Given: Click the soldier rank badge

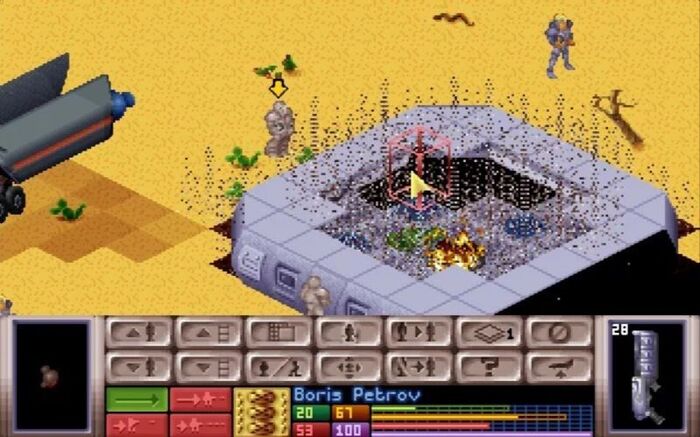Looking at the screenshot, I should click(x=262, y=412).
